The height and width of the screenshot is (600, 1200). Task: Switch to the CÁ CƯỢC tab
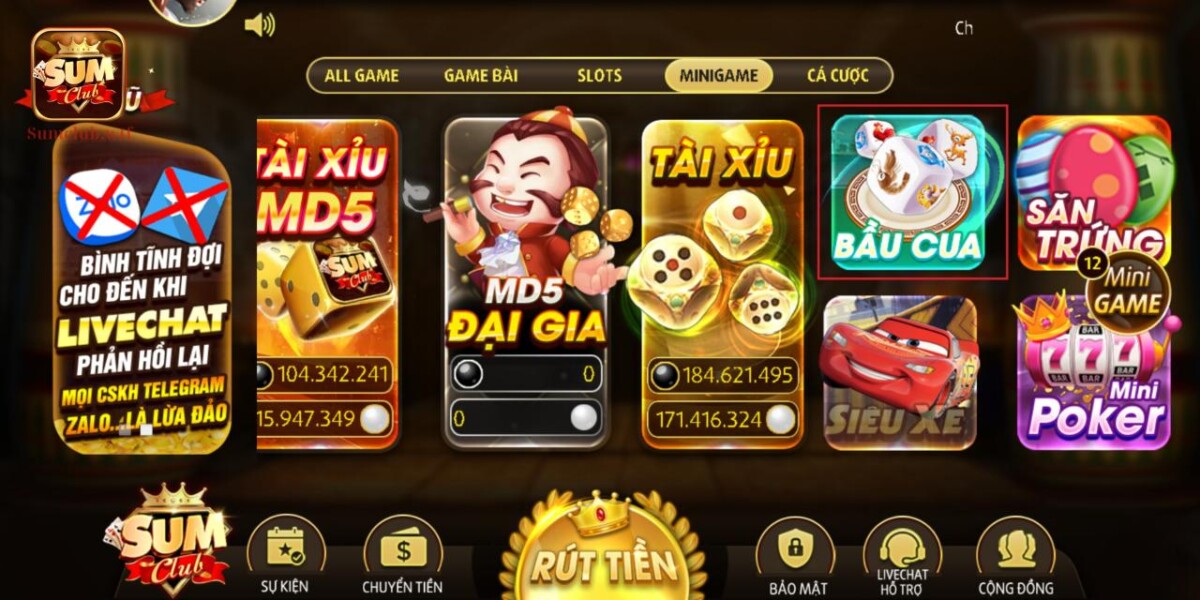tap(837, 76)
